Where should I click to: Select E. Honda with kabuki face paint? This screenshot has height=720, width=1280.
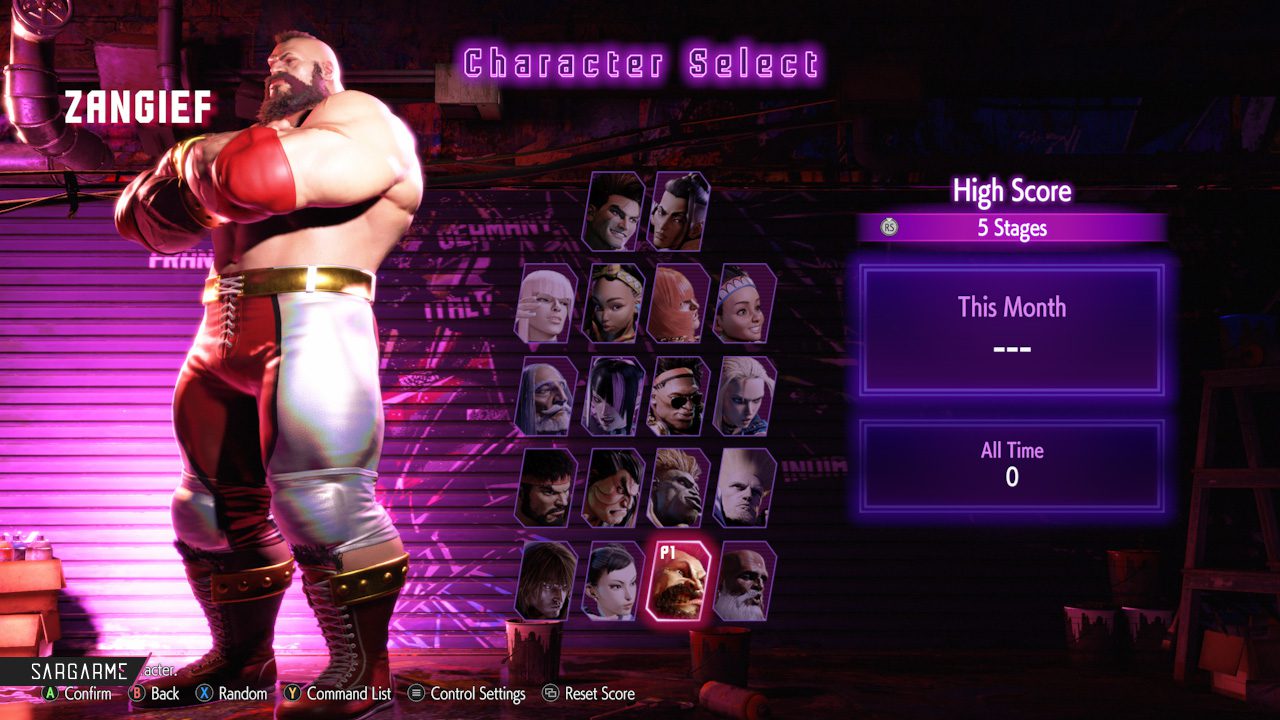click(x=613, y=488)
